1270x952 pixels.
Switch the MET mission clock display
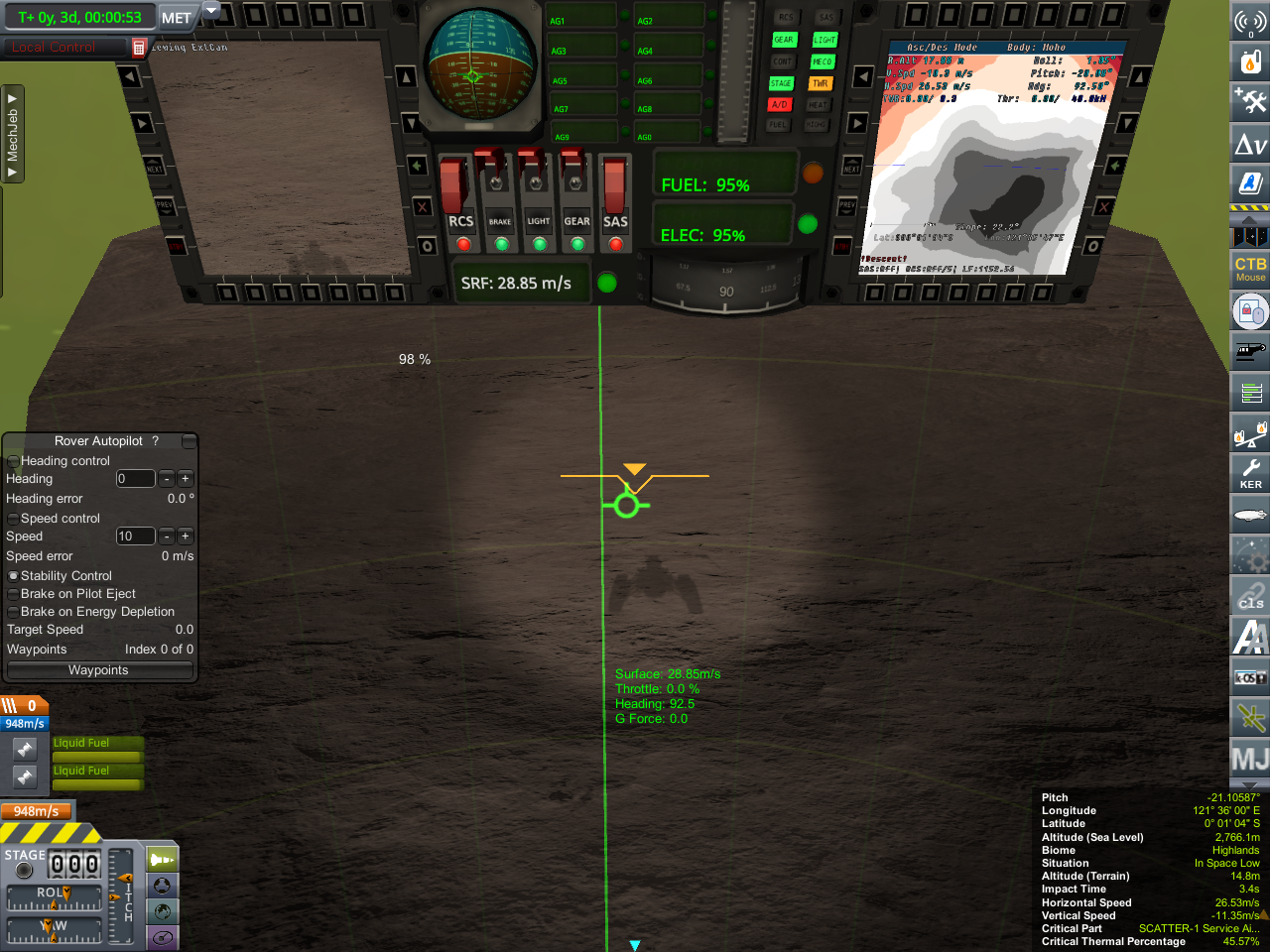point(177,18)
